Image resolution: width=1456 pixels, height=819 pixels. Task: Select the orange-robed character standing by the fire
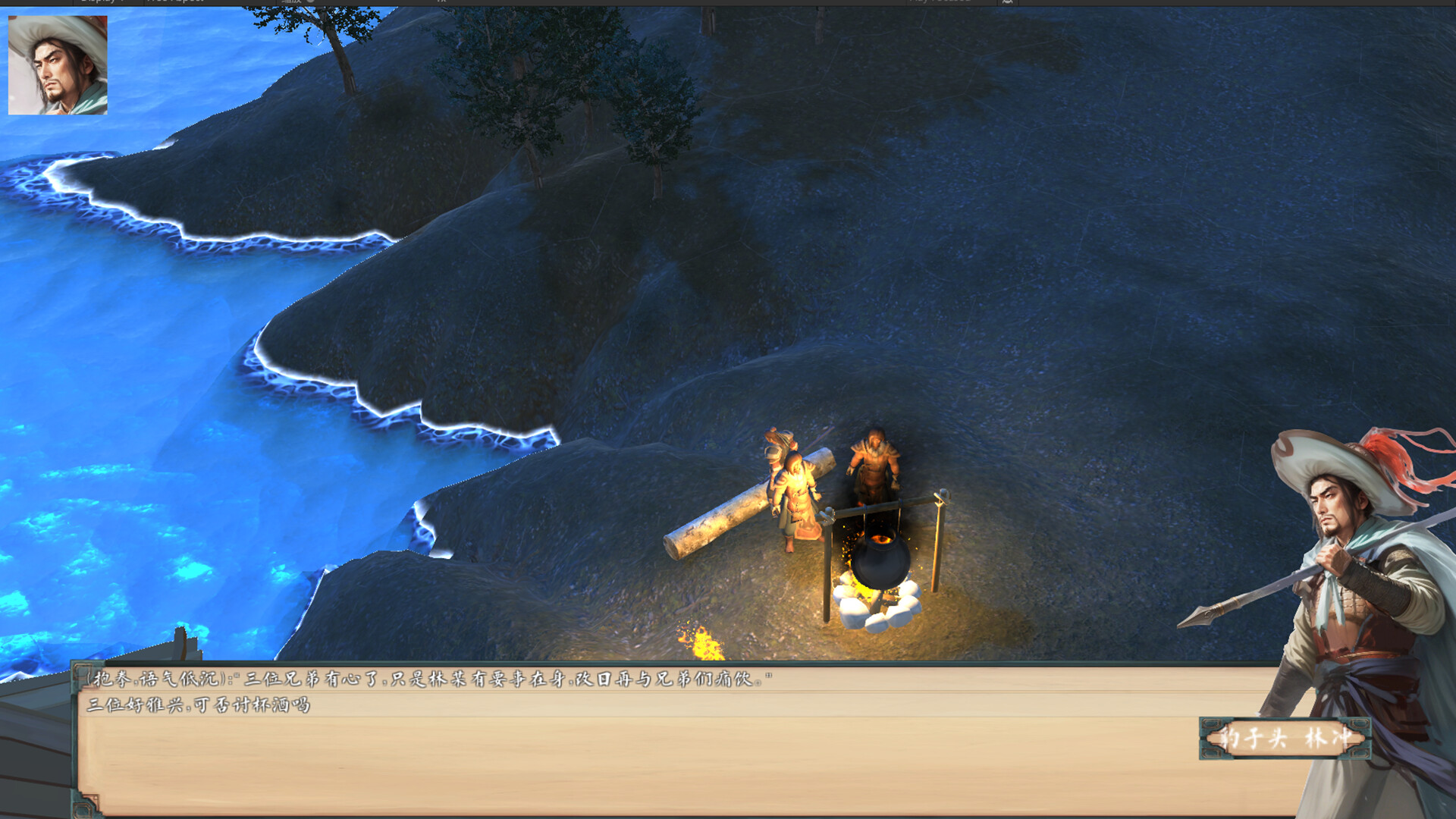click(795, 500)
